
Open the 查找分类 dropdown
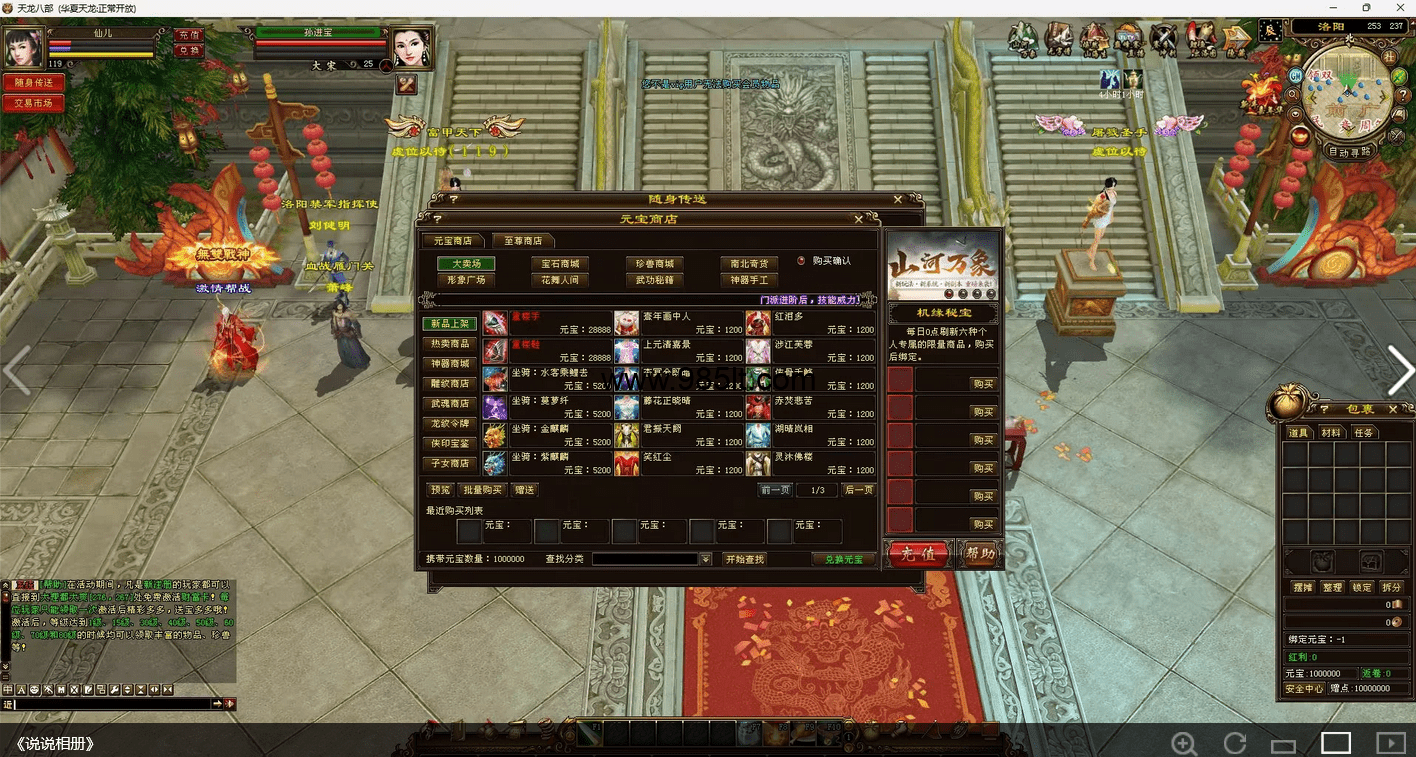(705, 559)
